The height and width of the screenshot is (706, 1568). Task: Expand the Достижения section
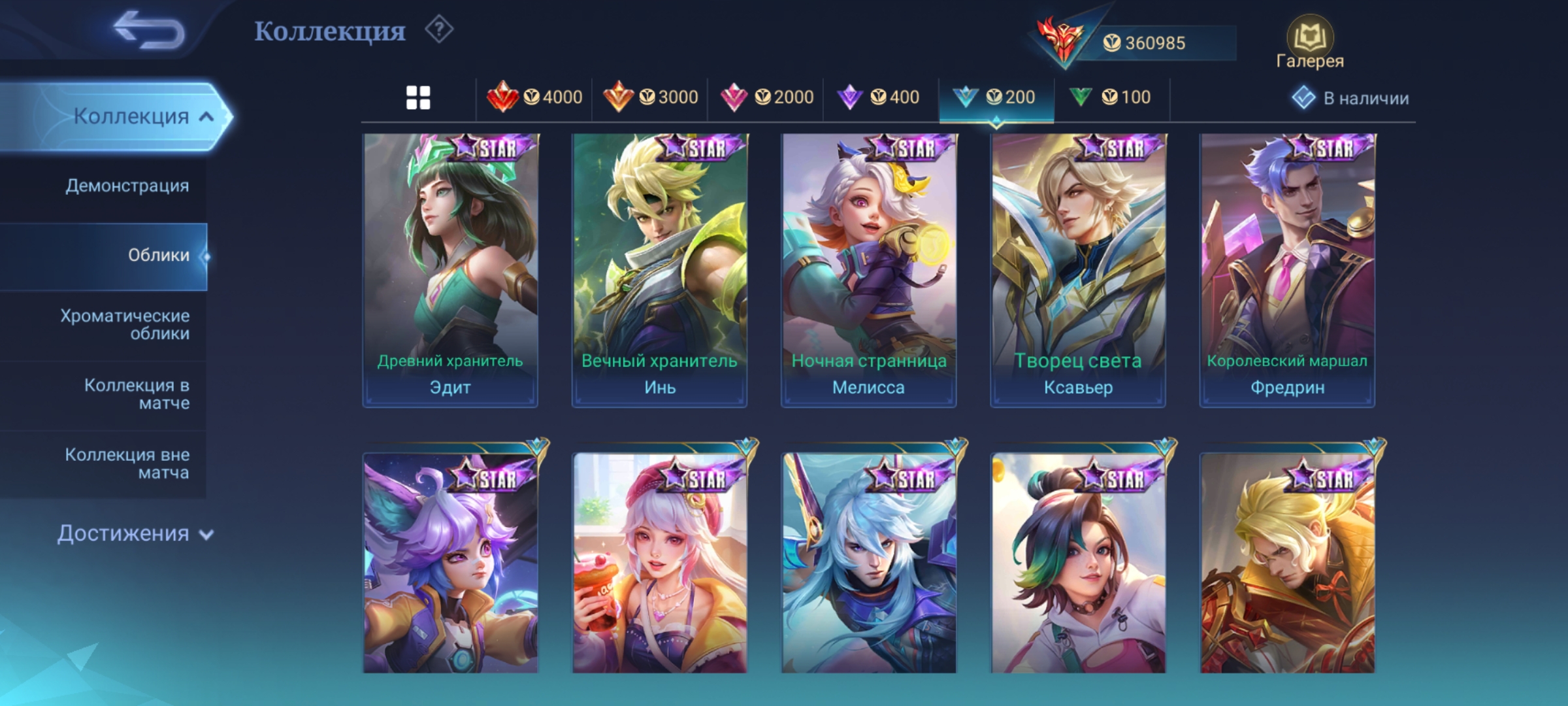pos(135,533)
